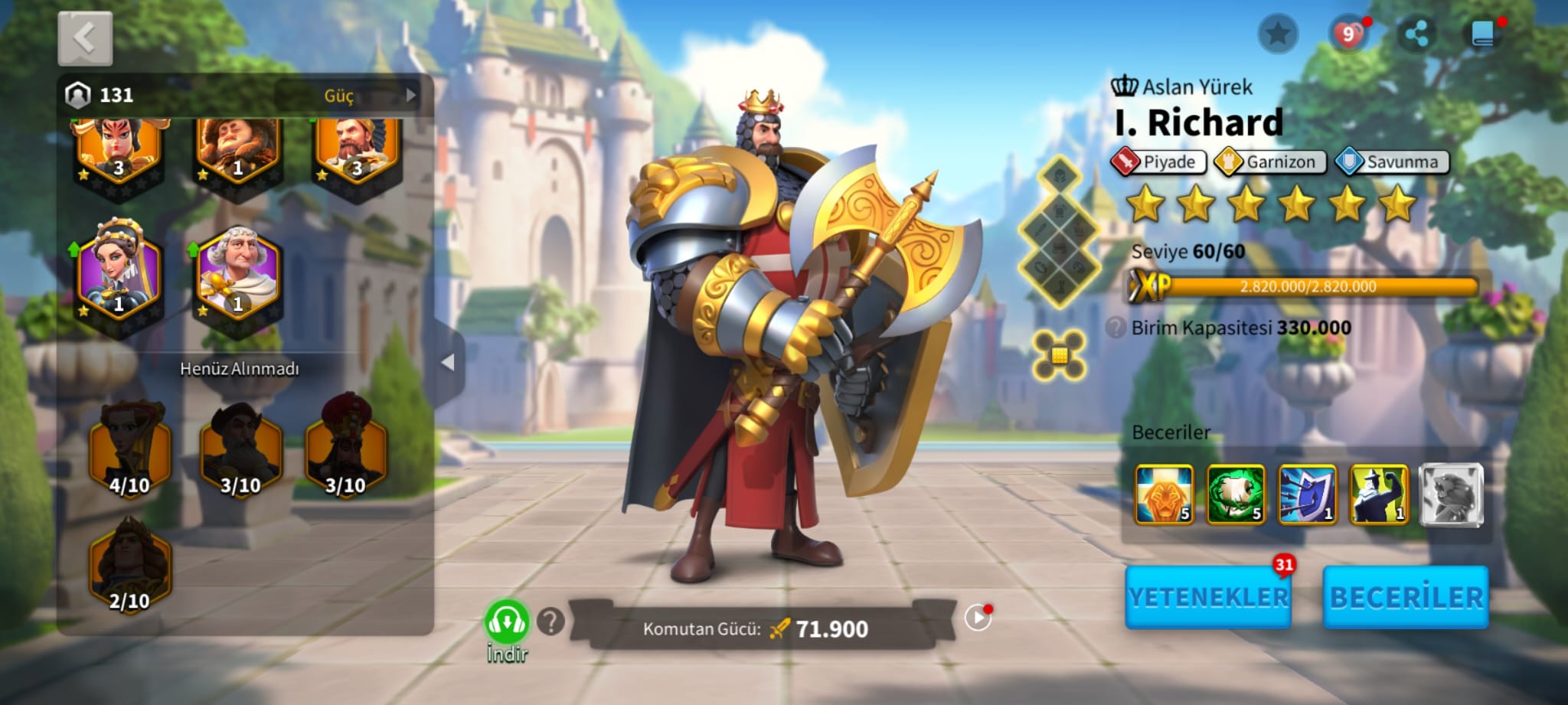Select the orange lion shield skill
The width and height of the screenshot is (1568, 705).
pyautogui.click(x=1164, y=494)
